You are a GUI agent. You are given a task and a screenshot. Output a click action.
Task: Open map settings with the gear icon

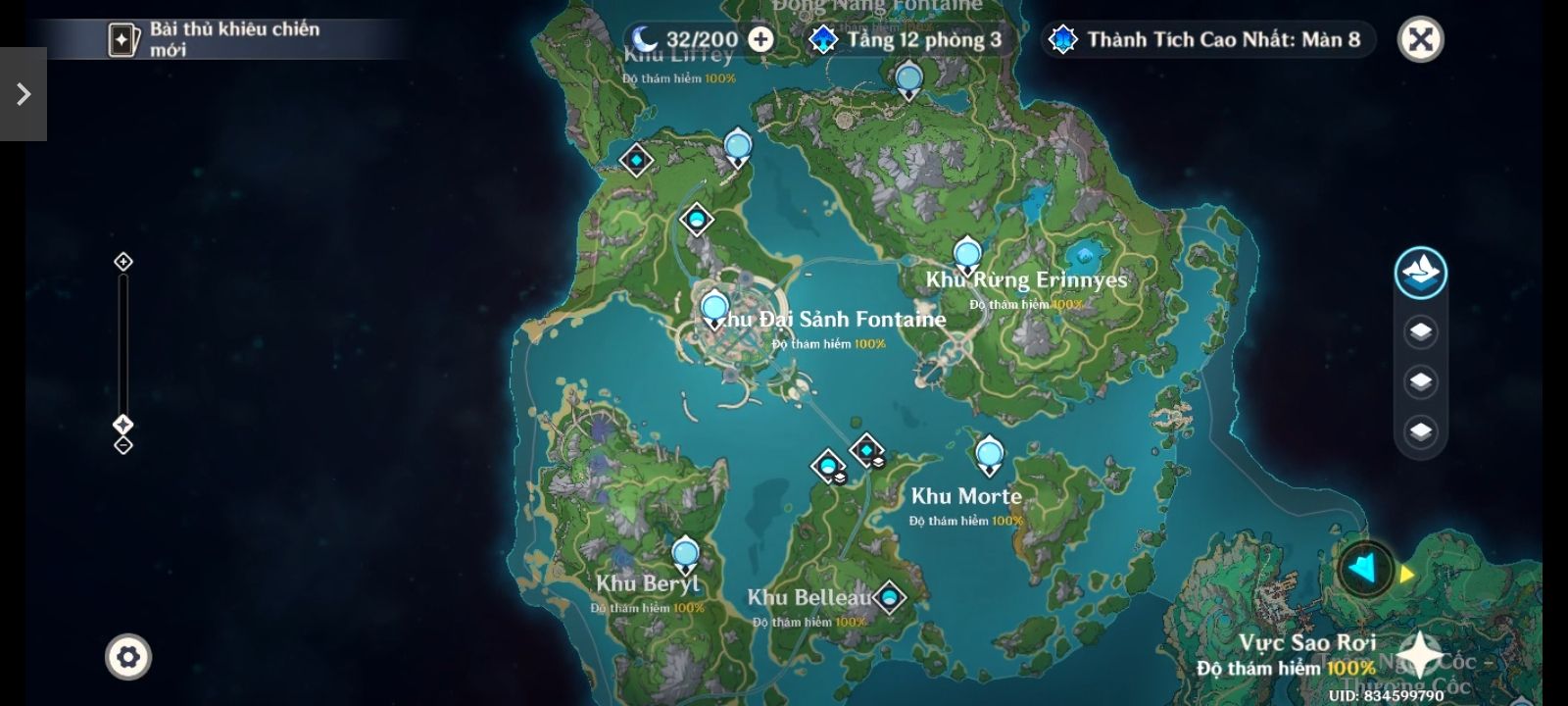pos(128,656)
